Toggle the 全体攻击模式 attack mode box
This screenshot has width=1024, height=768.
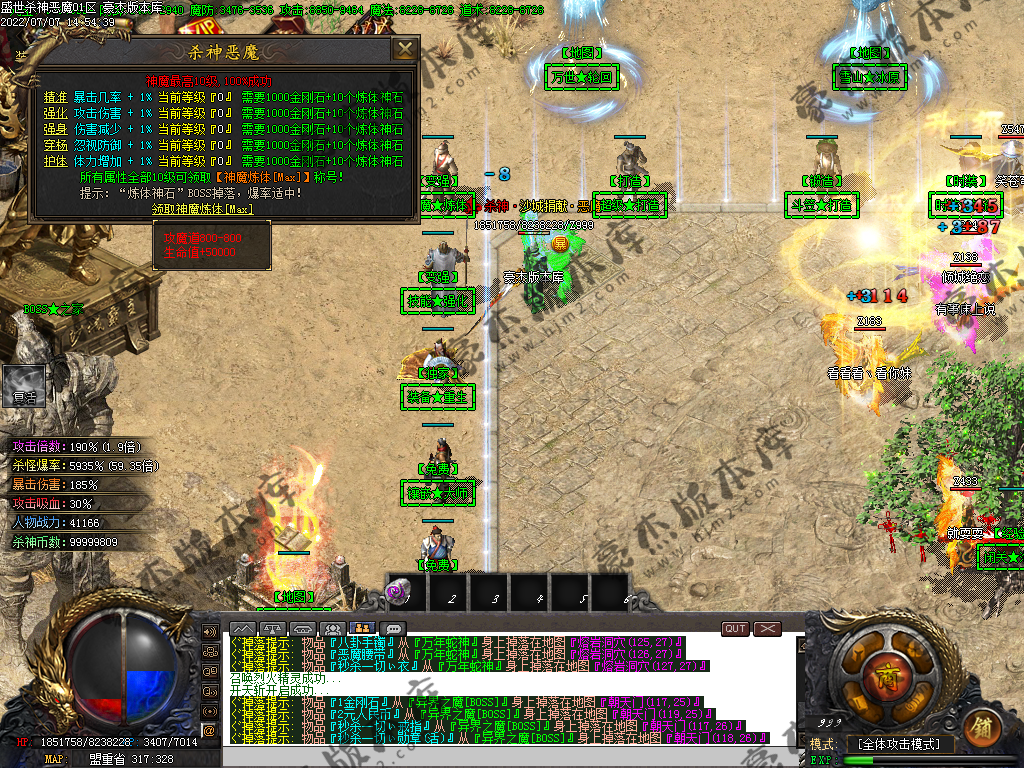click(x=900, y=744)
